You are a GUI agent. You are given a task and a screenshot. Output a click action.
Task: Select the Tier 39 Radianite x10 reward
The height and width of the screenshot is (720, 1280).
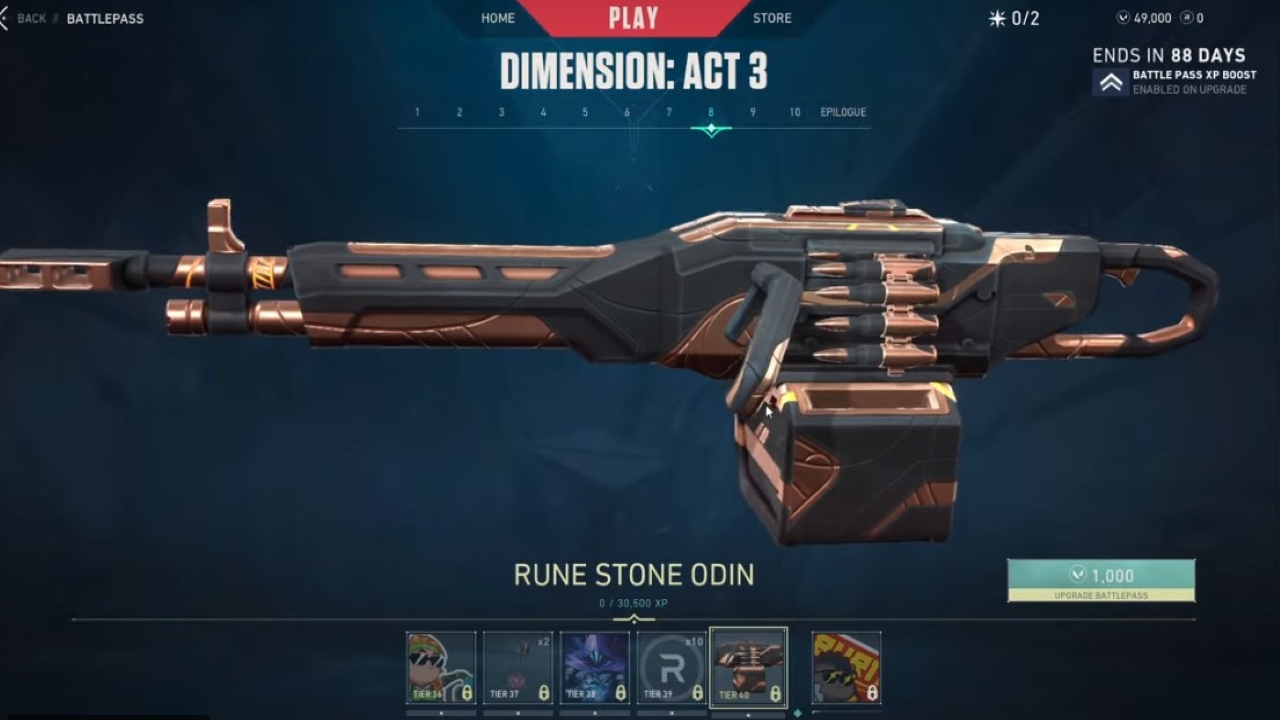coord(672,667)
